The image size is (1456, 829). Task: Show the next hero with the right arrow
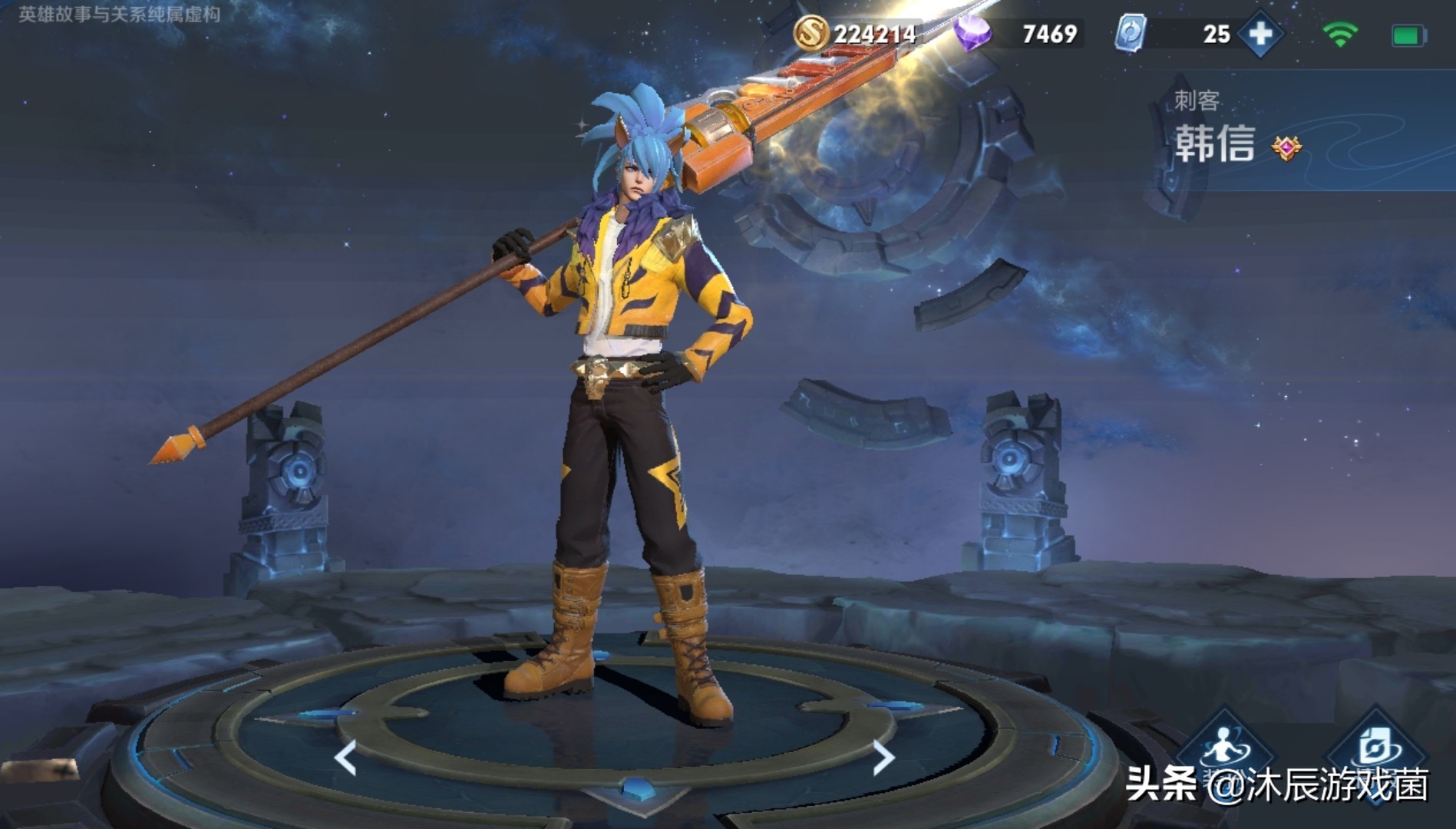[x=884, y=758]
